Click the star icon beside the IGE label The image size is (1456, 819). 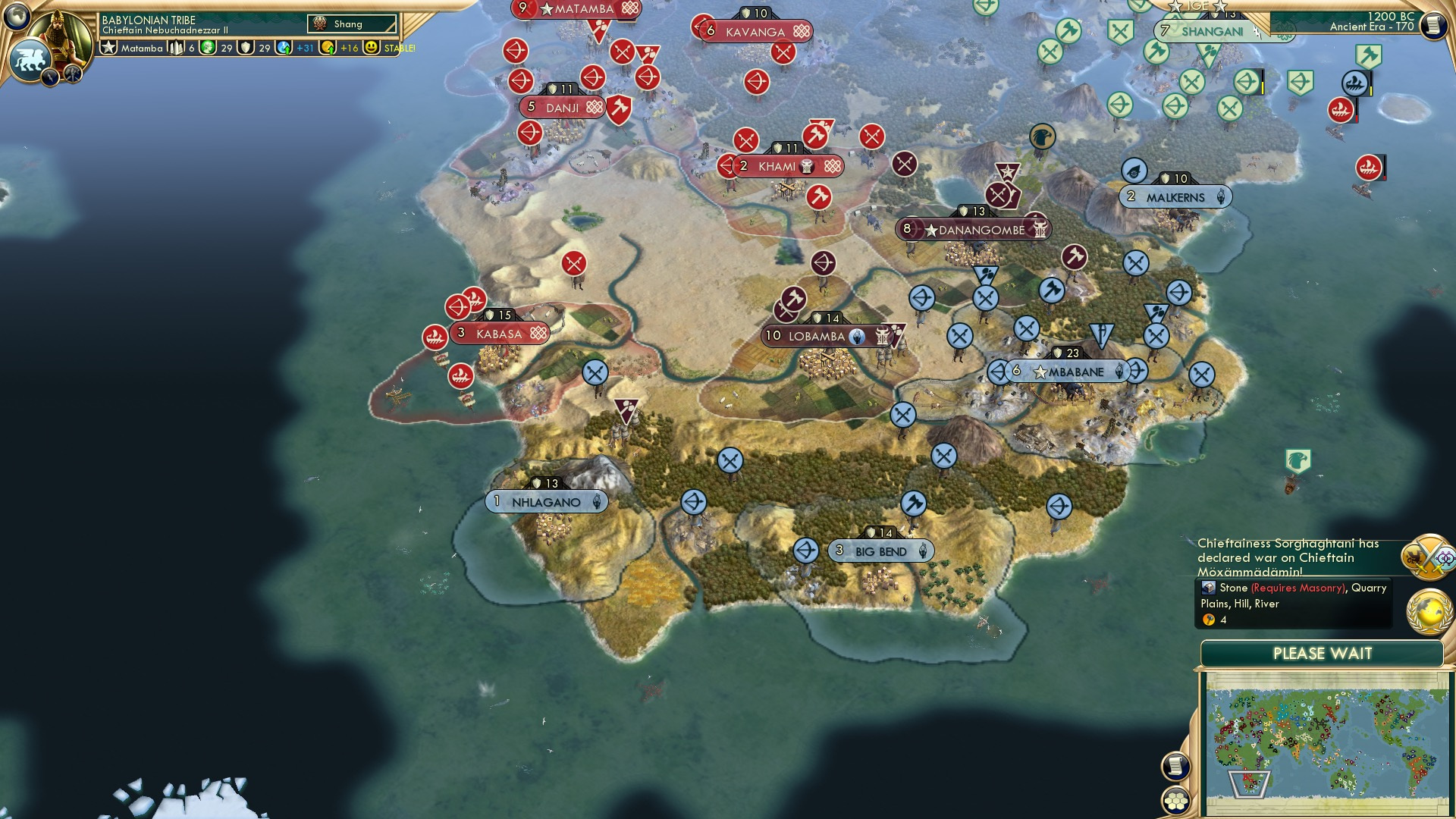click(1175, 7)
